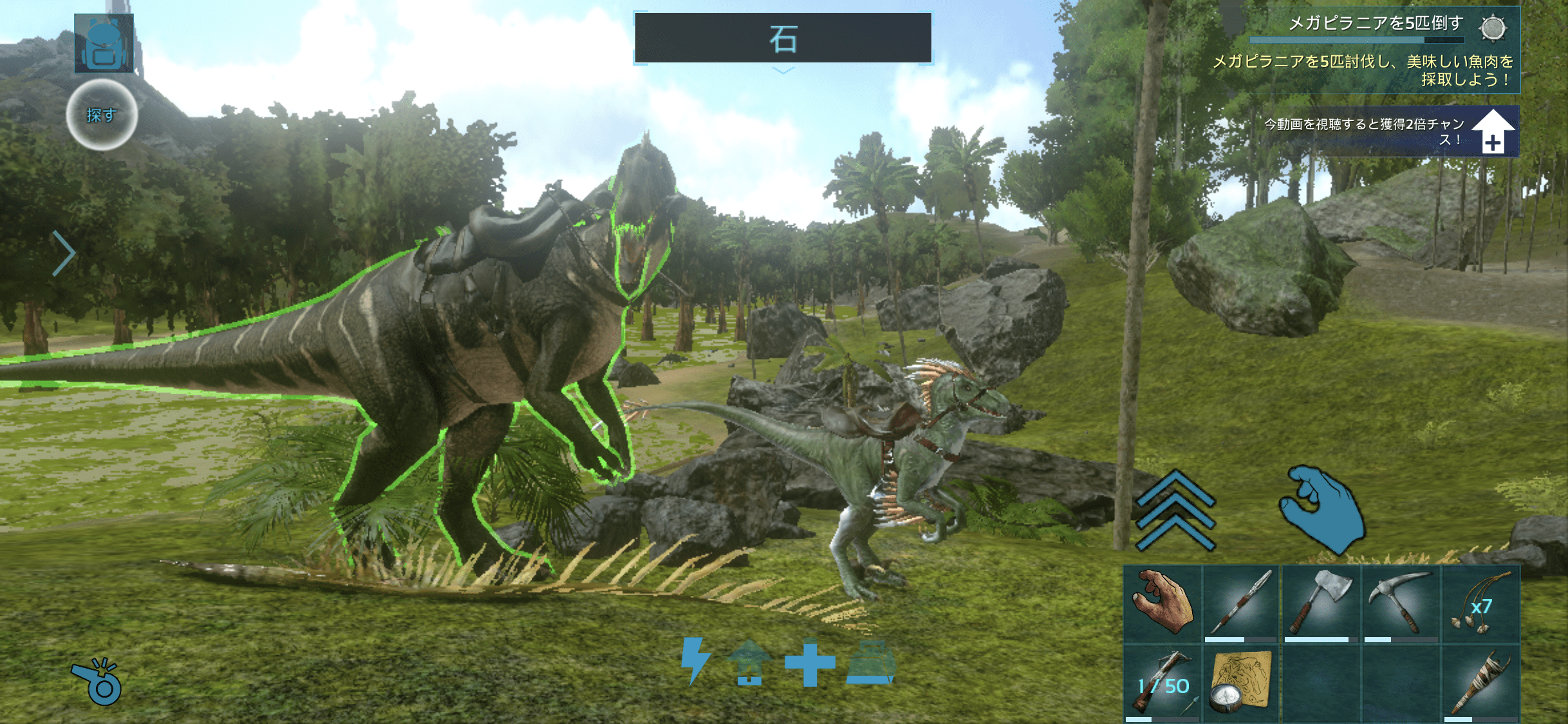The width and height of the screenshot is (1568, 724).
Task: Select the bola stack marked x7
Action: click(1480, 604)
